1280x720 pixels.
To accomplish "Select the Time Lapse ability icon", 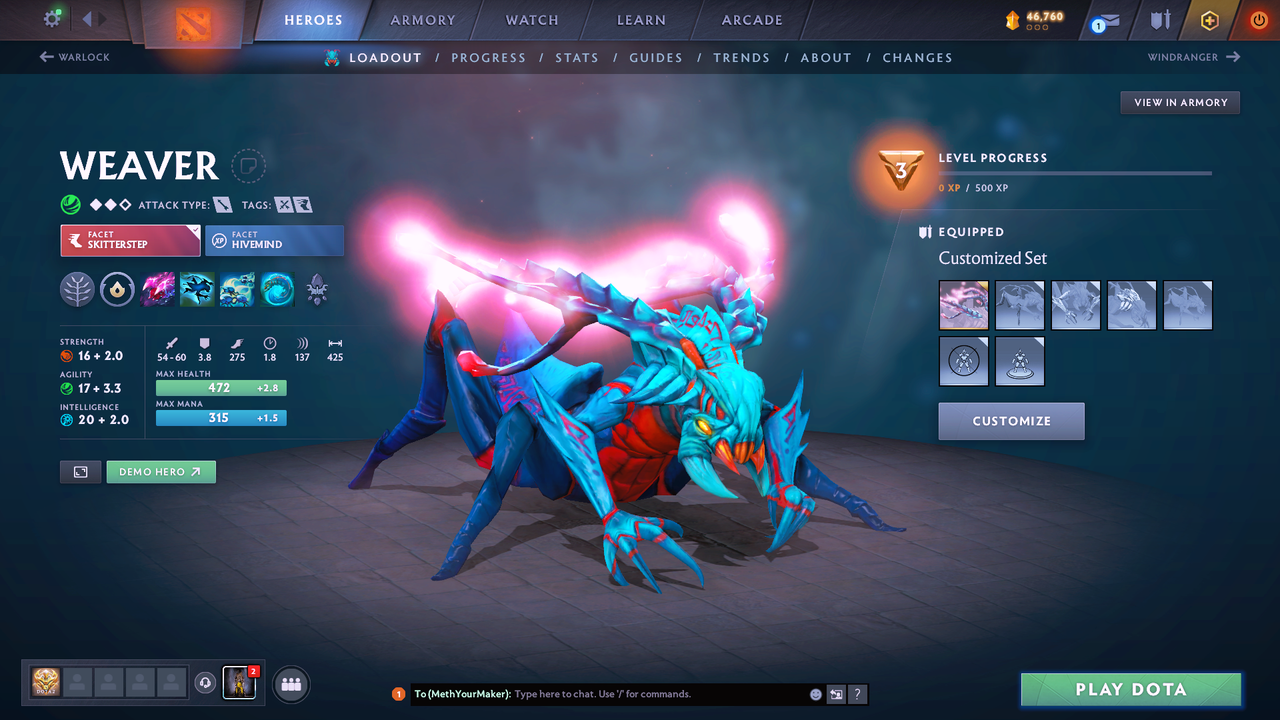I will pyautogui.click(x=277, y=289).
